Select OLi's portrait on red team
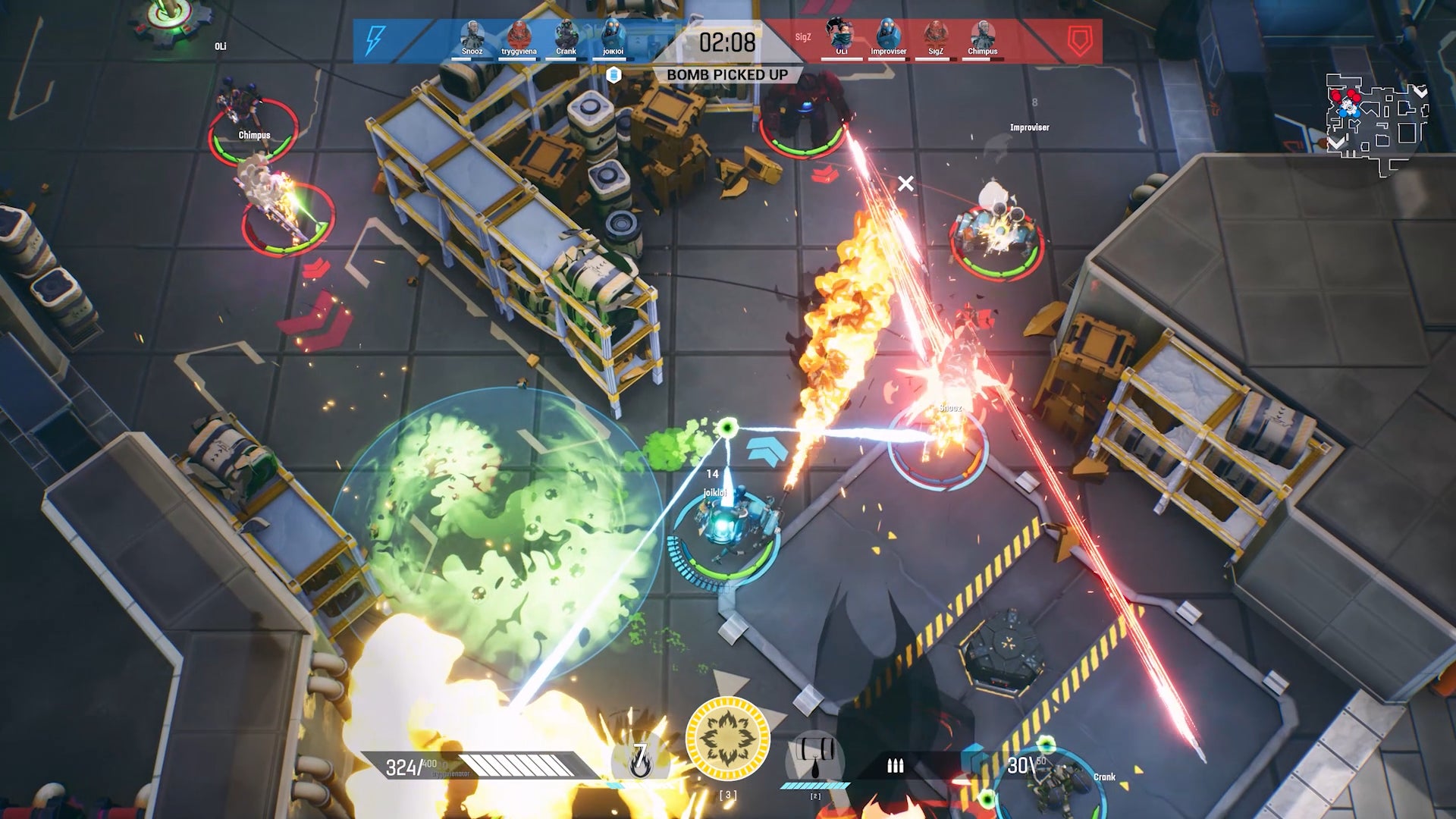The width and height of the screenshot is (1456, 819). [841, 35]
